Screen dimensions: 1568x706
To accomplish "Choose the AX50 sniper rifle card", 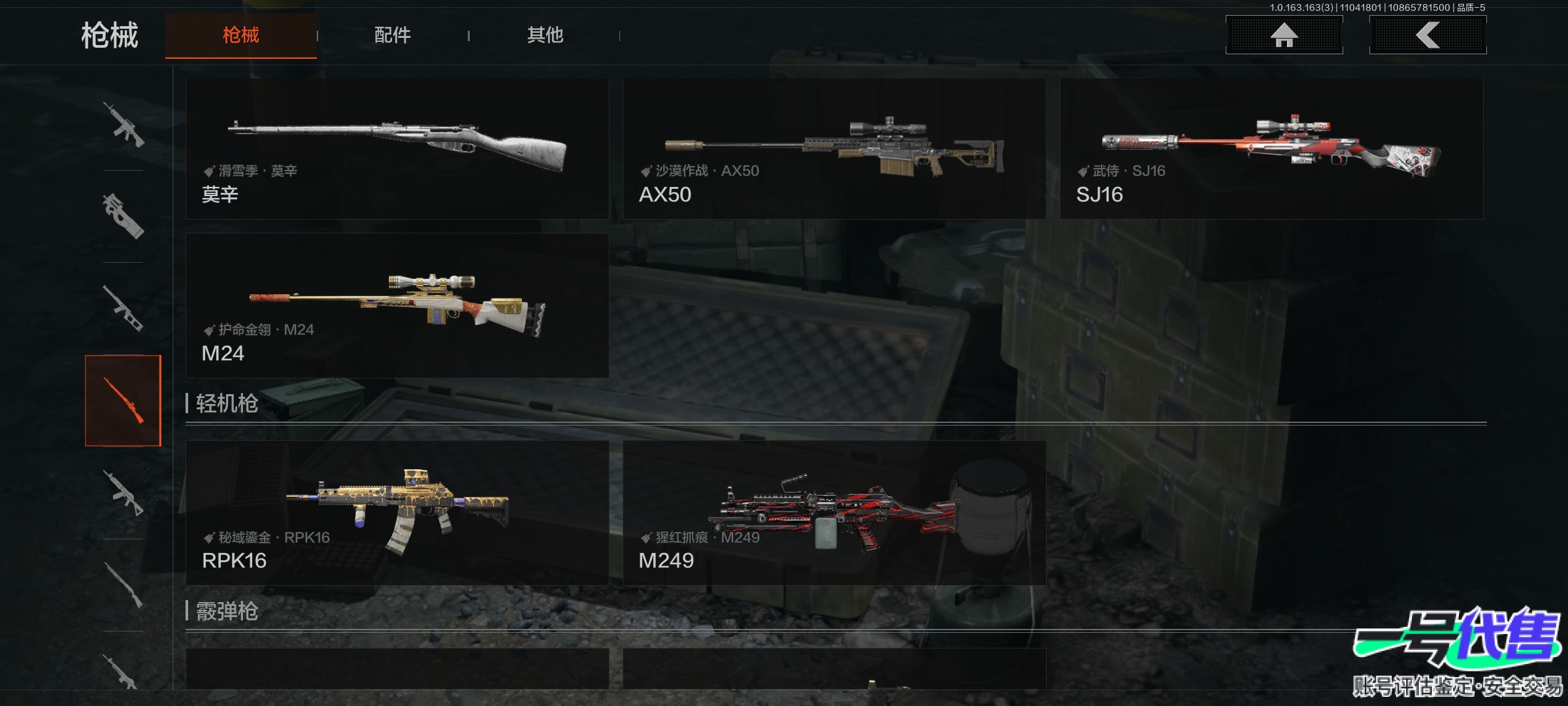I will [x=834, y=149].
